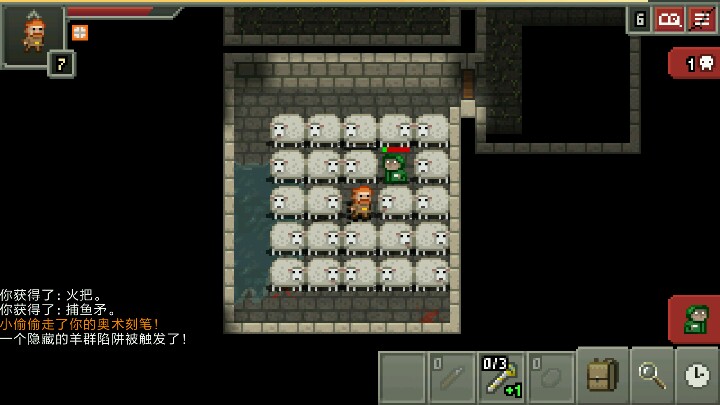The height and width of the screenshot is (405, 720).
Task: Wait a turn with the clock button
Action: 698,376
